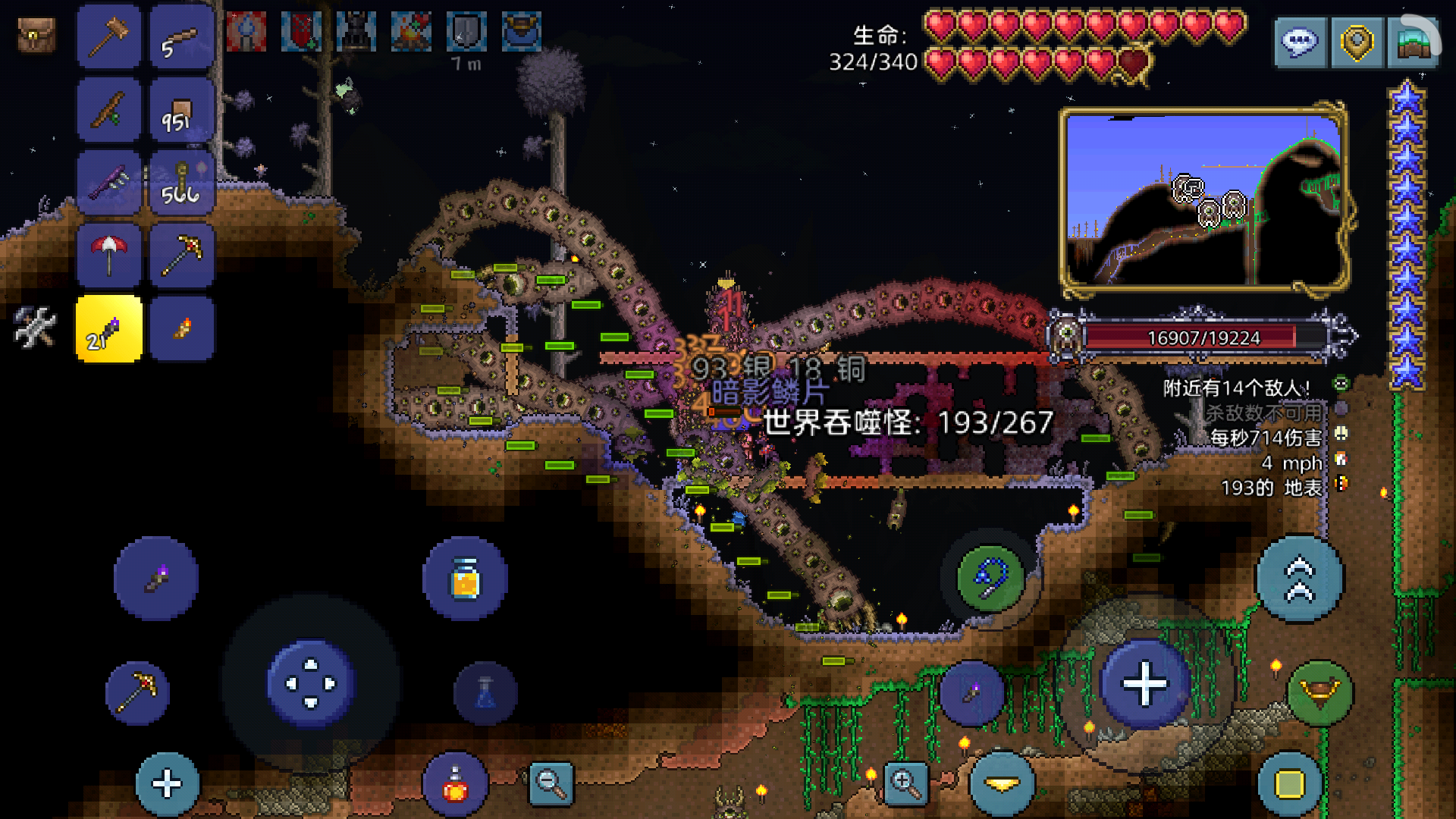
Task: Drink the red healing potion
Action: tap(455, 784)
